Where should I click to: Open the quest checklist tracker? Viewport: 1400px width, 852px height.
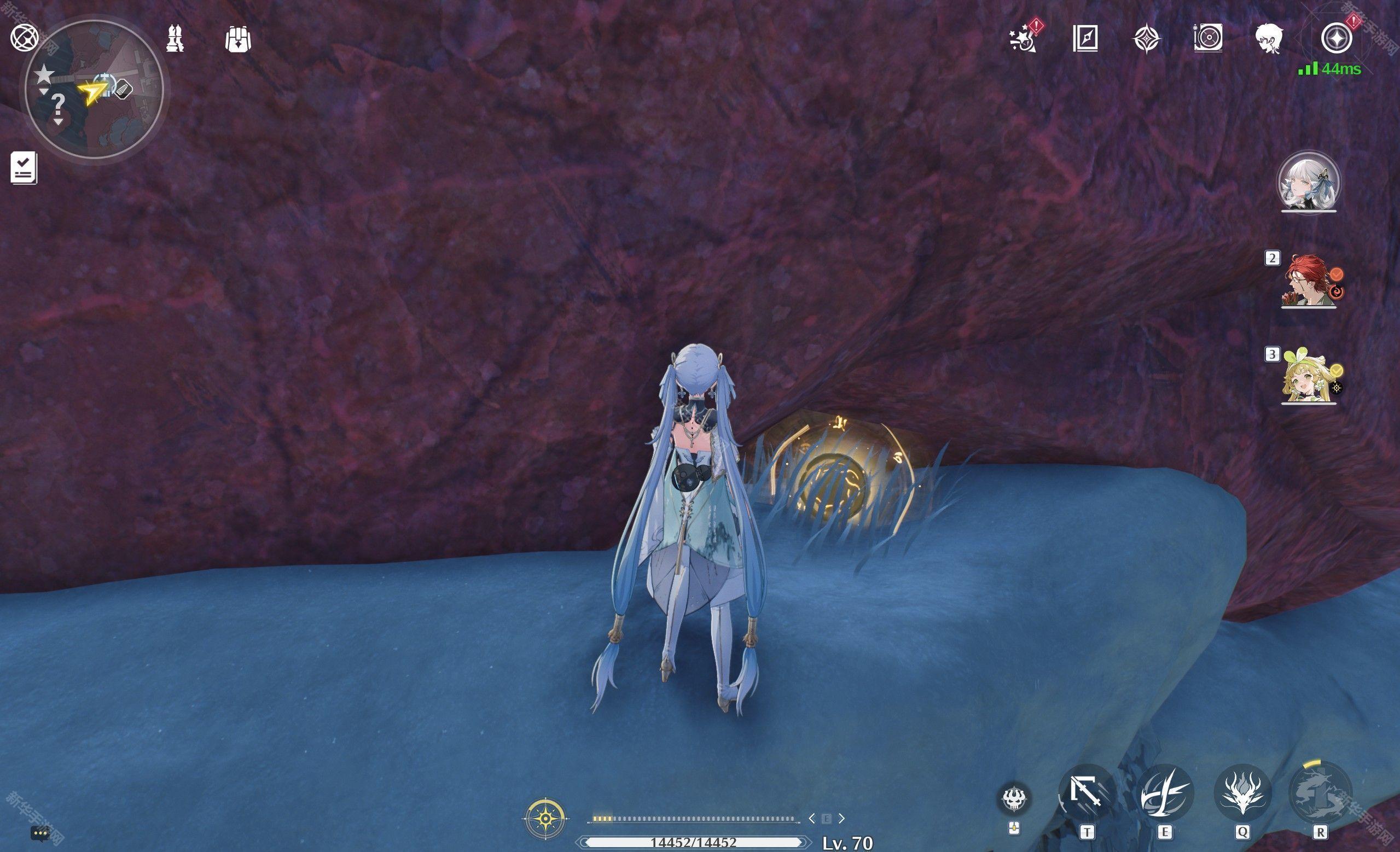(24, 167)
